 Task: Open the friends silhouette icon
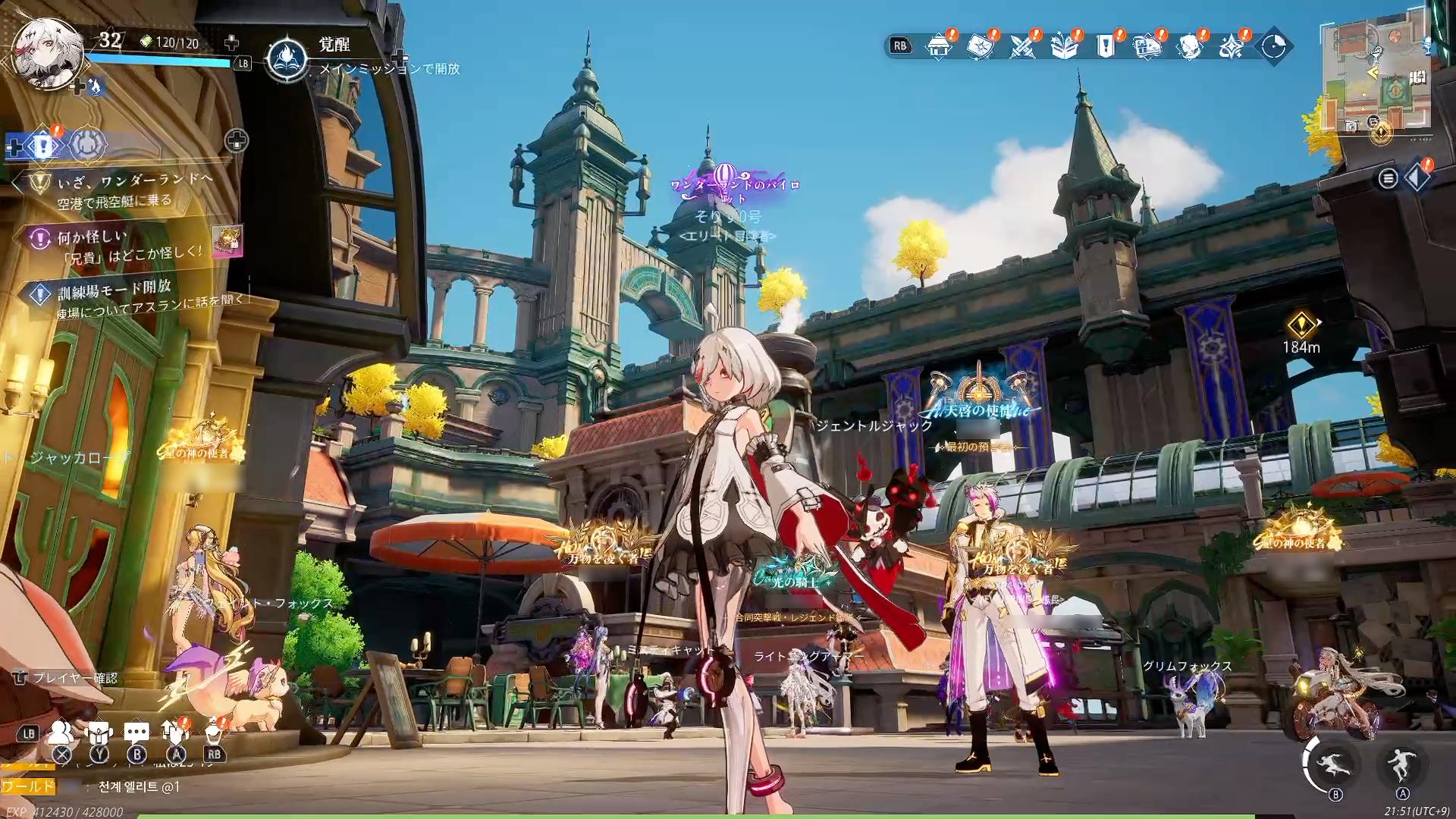pyautogui.click(x=61, y=733)
